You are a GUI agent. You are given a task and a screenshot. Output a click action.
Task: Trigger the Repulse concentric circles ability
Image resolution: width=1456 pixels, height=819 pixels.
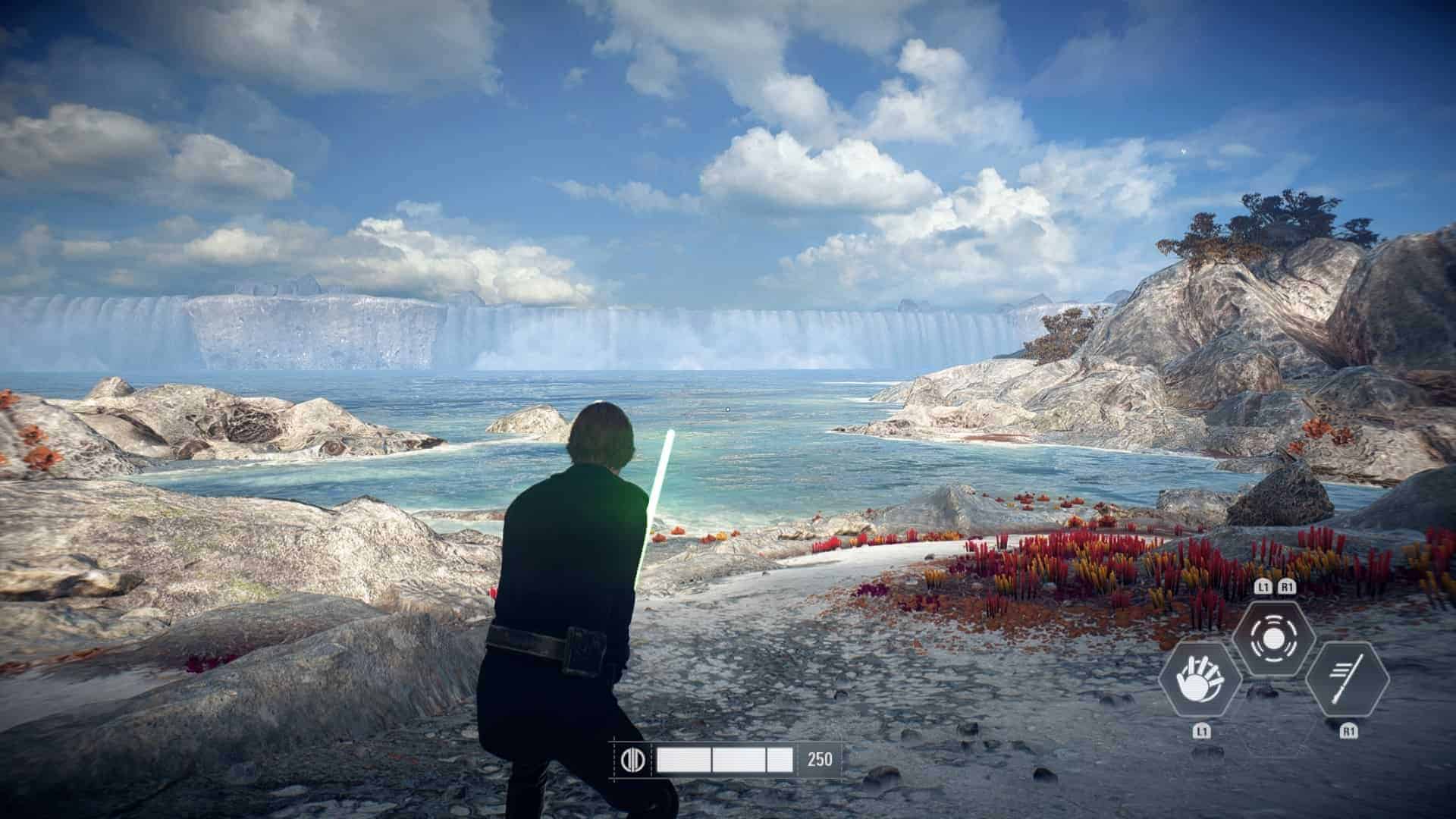click(1273, 639)
